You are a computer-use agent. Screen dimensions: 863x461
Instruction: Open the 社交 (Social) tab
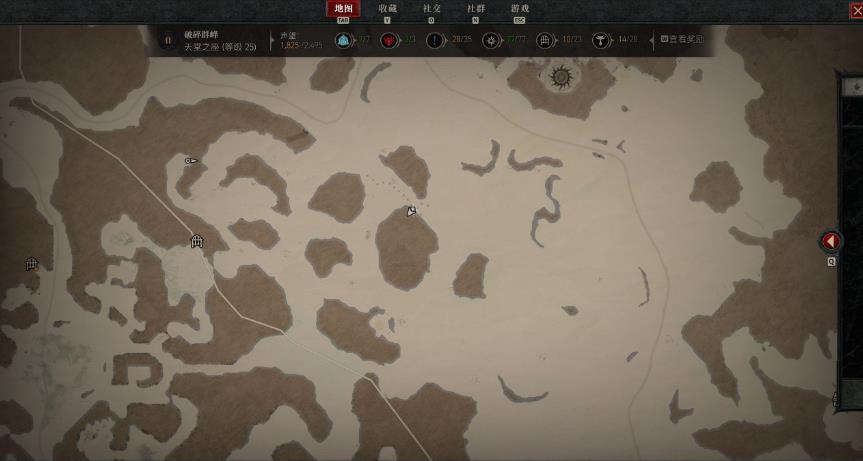432,9
